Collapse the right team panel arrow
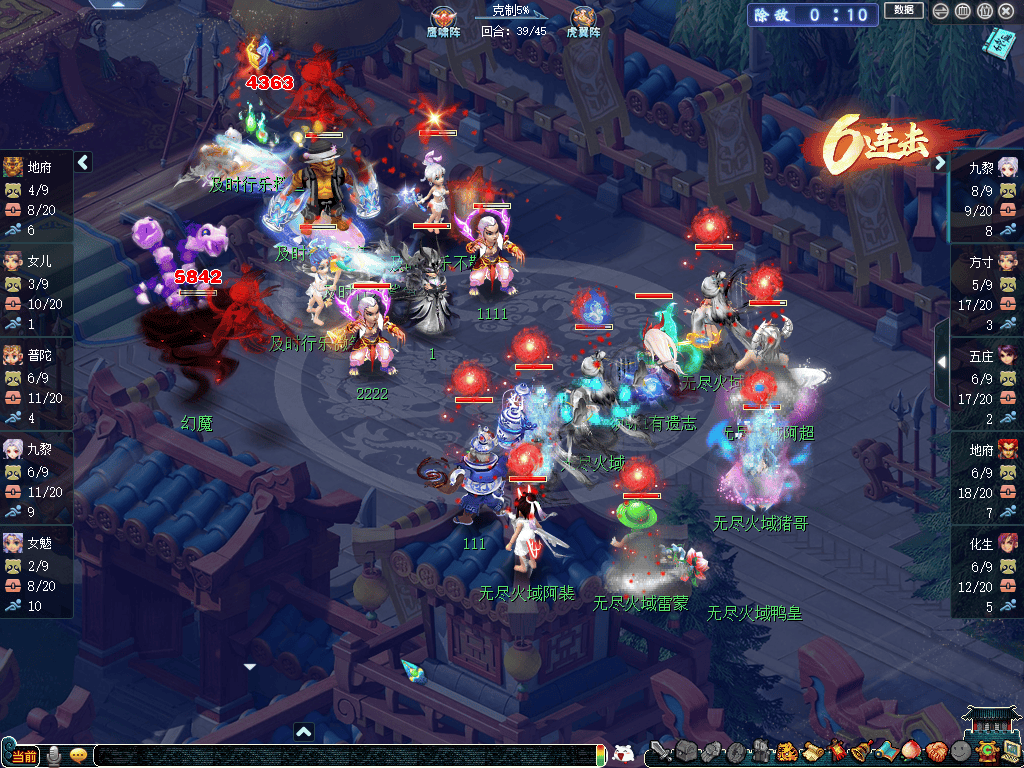Viewport: 1024px width, 768px height. [x=940, y=163]
